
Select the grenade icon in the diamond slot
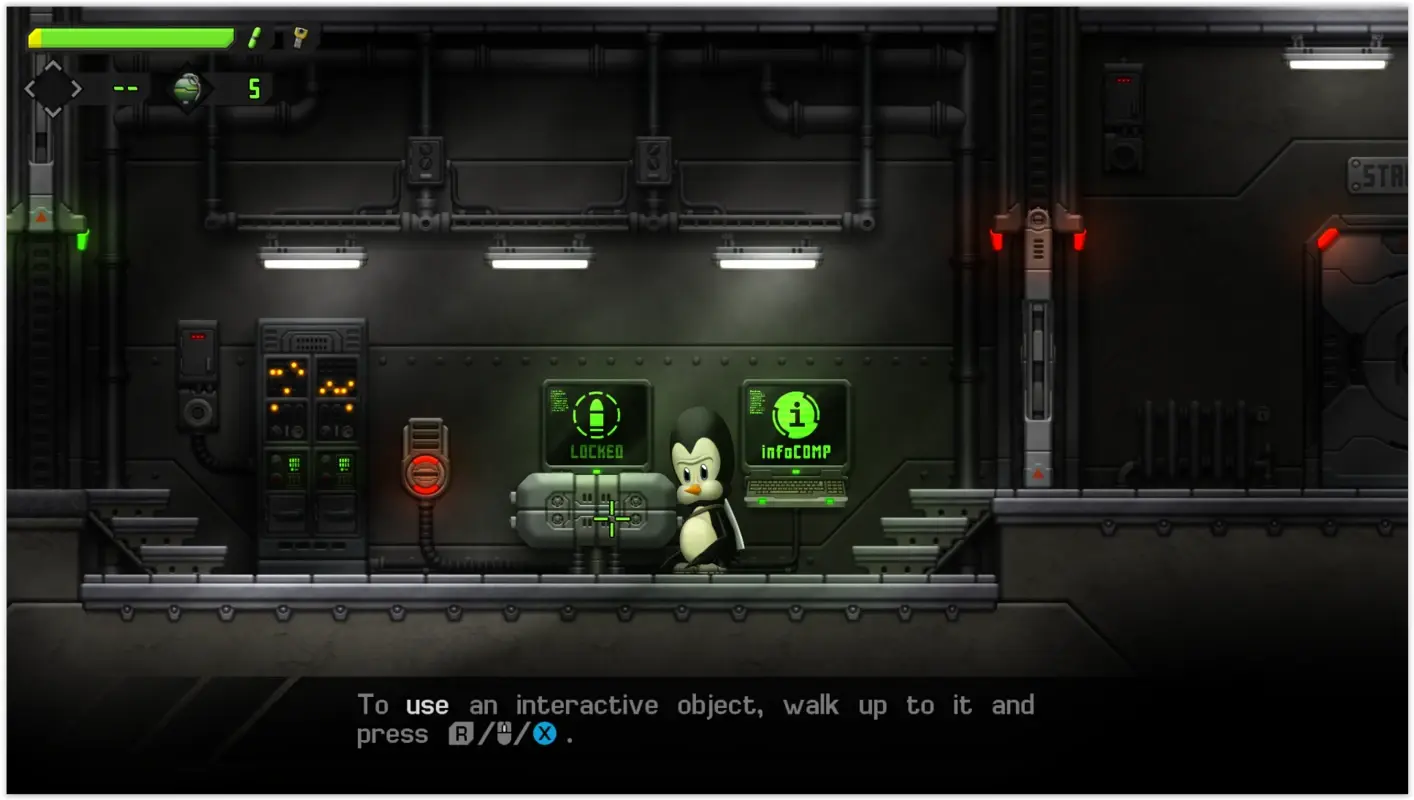(188, 87)
